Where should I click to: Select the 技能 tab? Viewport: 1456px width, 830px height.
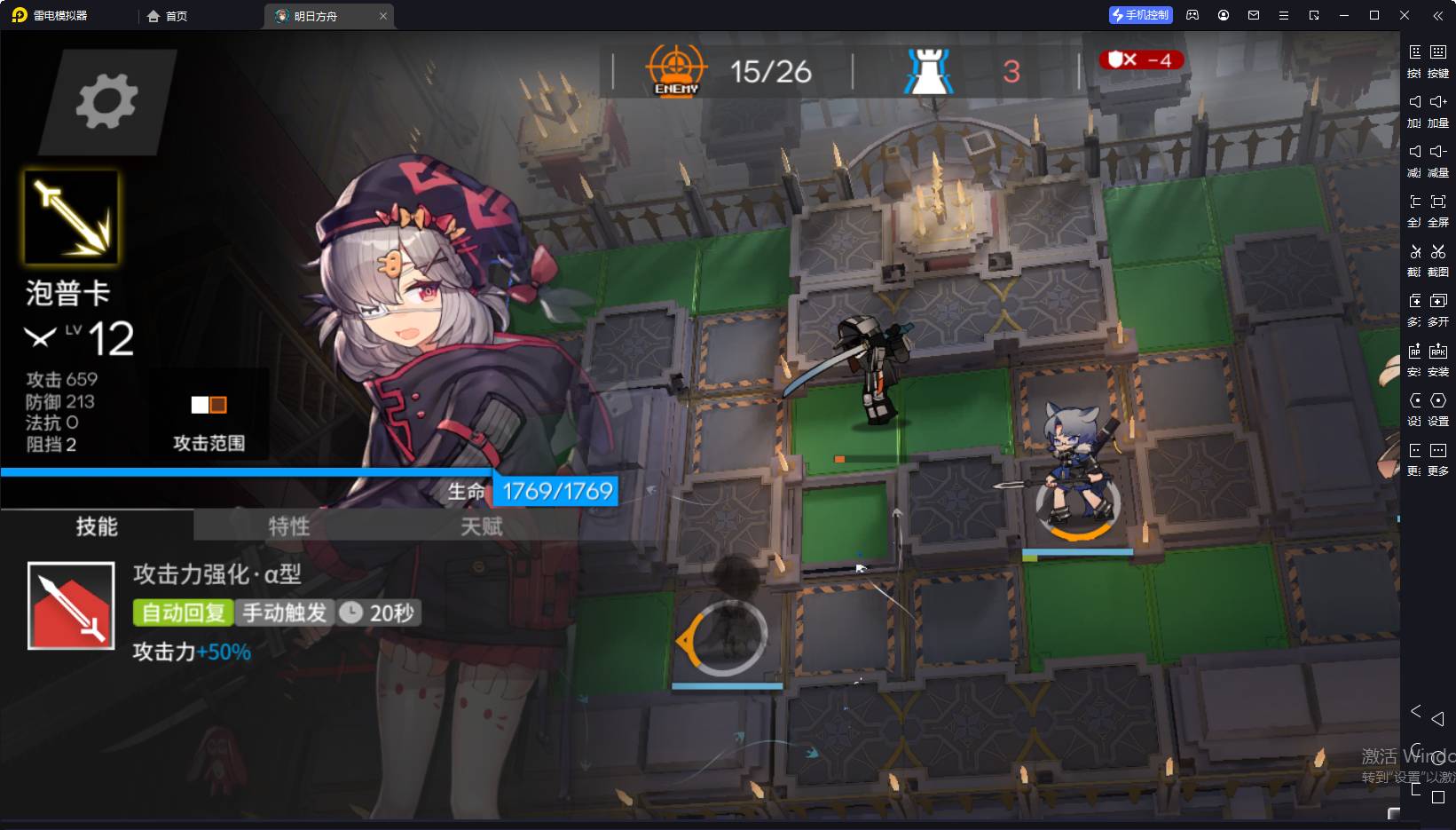tap(97, 526)
